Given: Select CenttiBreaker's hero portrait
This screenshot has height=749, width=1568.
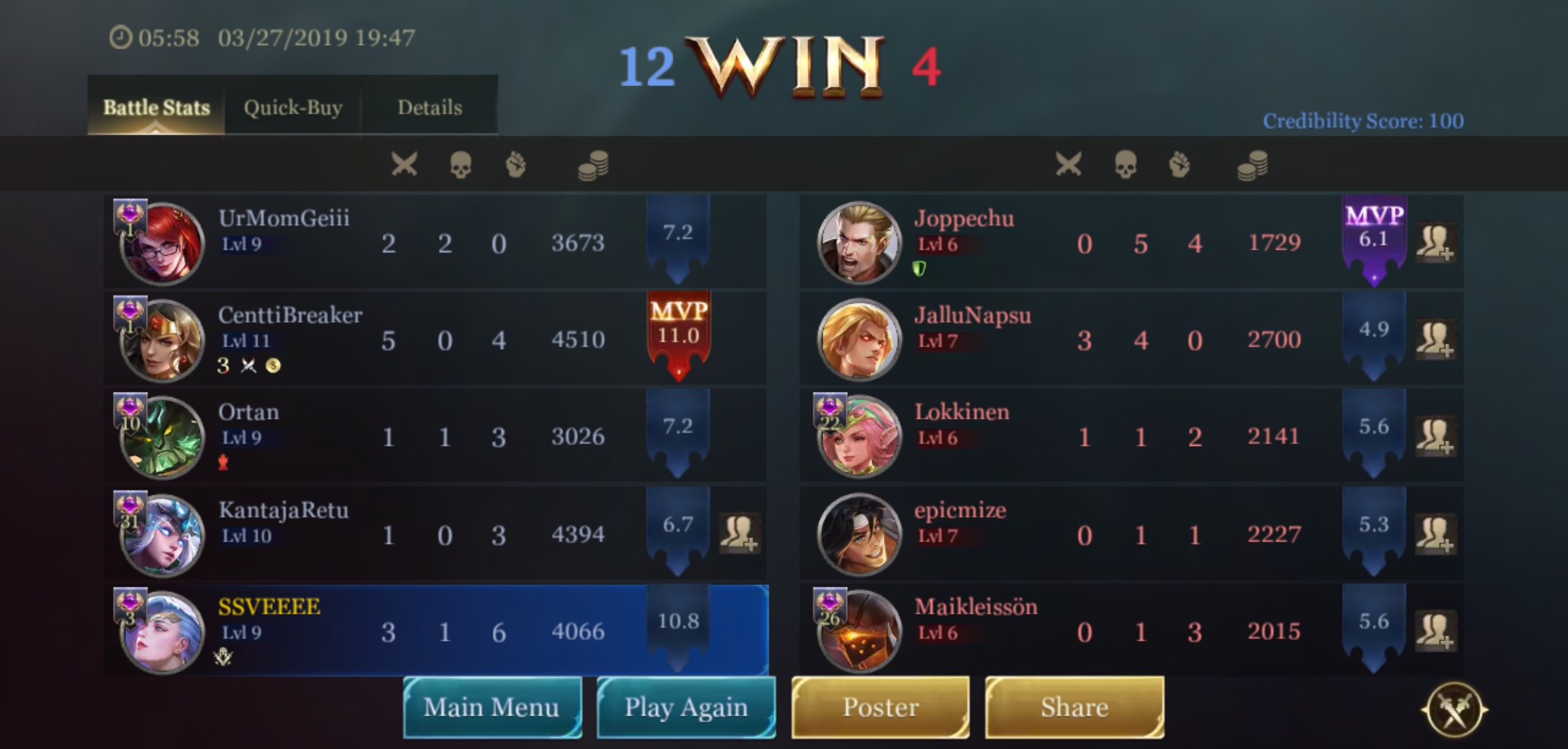Looking at the screenshot, I should pos(162,341).
